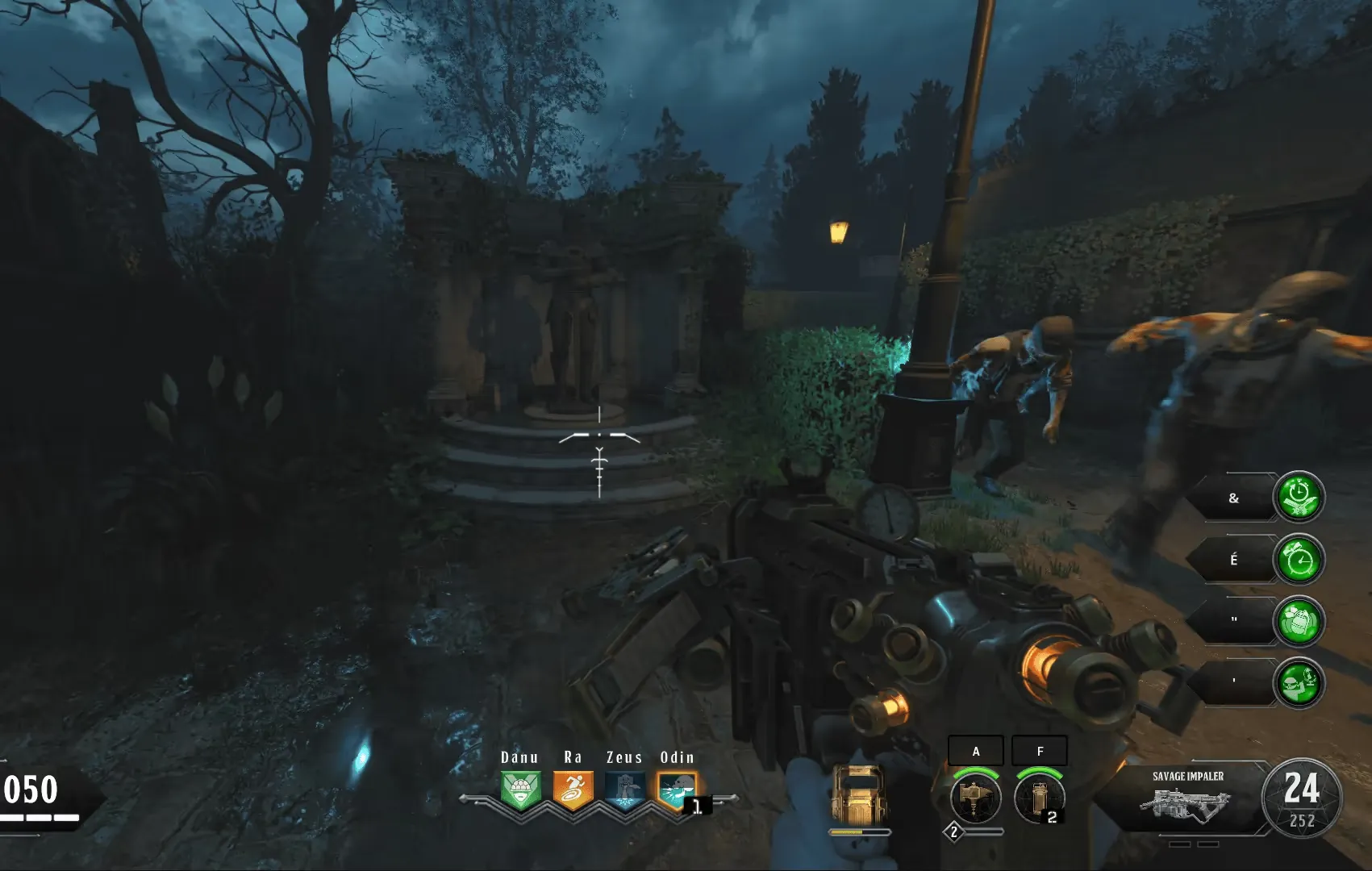Activate the grenade elixir orb
Image resolution: width=1372 pixels, height=871 pixels.
(x=1298, y=622)
